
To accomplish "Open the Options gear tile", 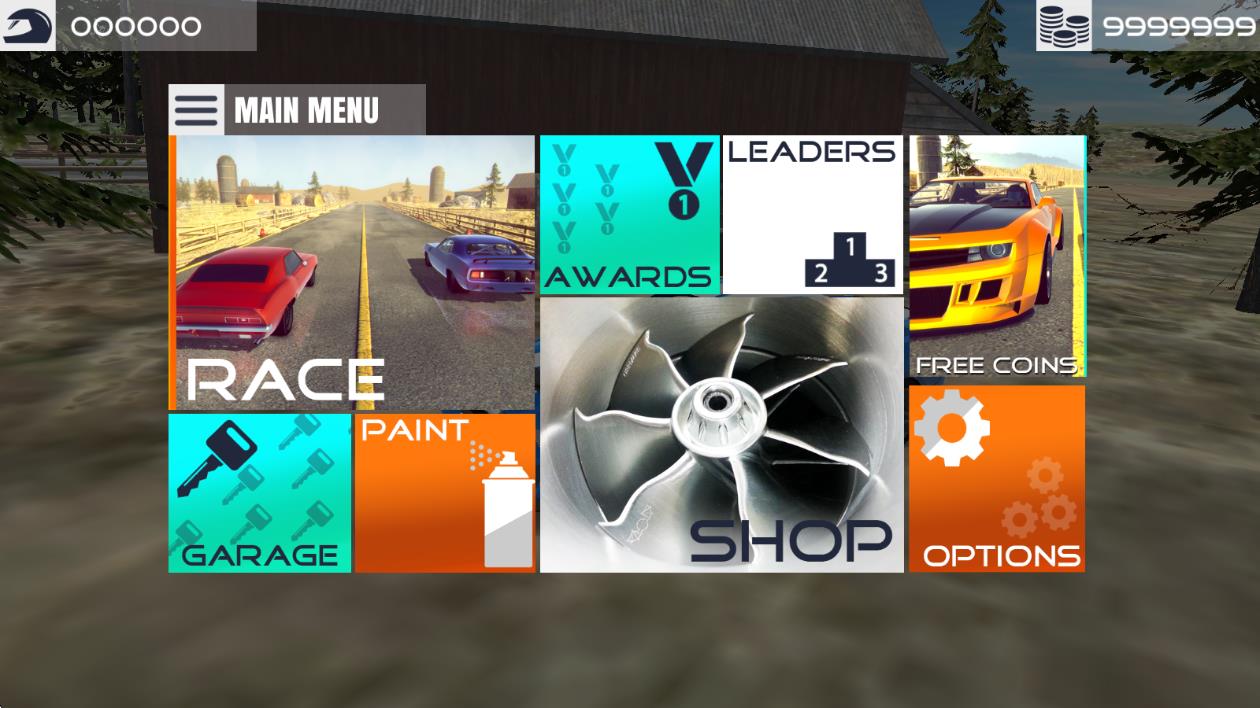I will 997,479.
